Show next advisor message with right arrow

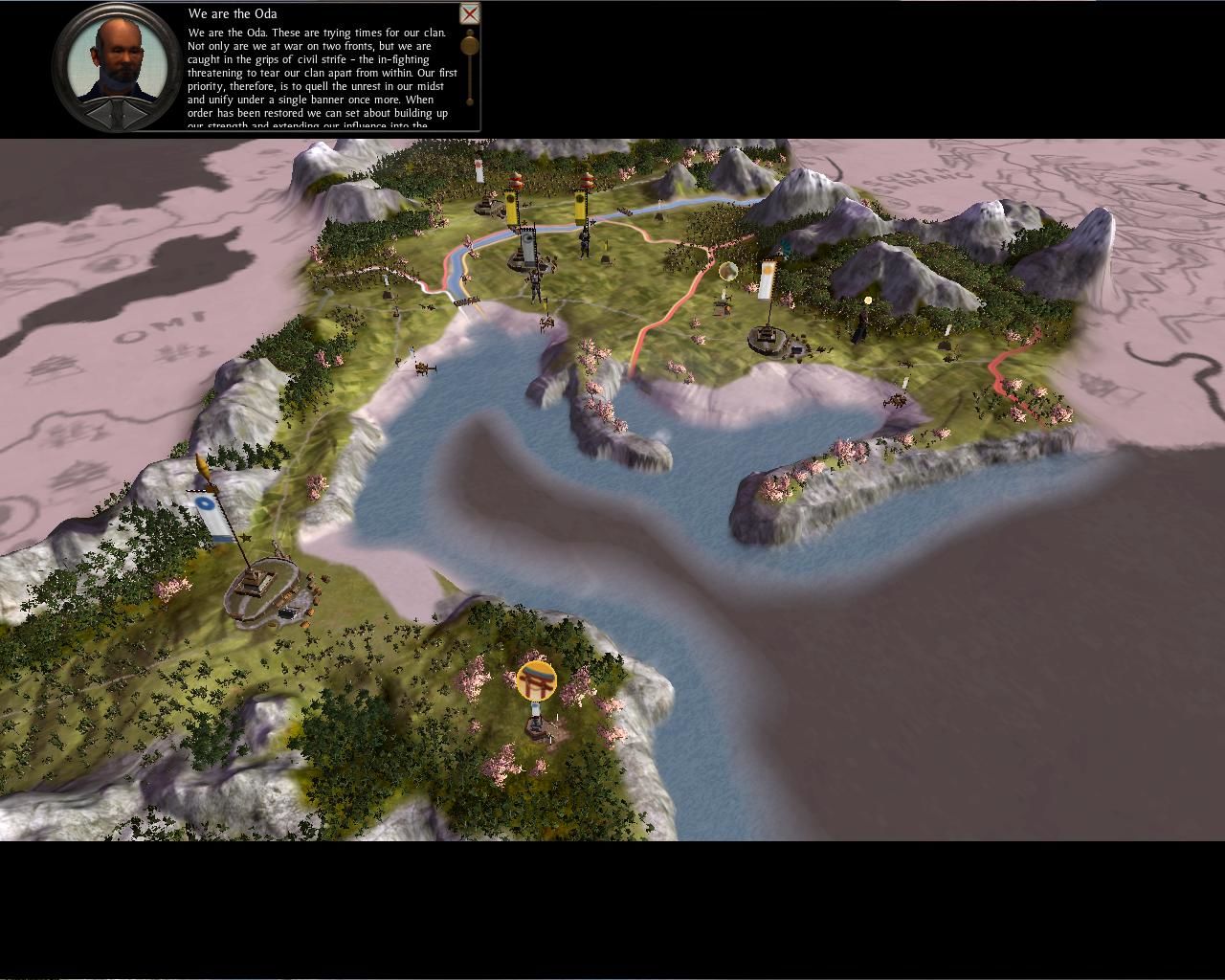click(x=133, y=114)
